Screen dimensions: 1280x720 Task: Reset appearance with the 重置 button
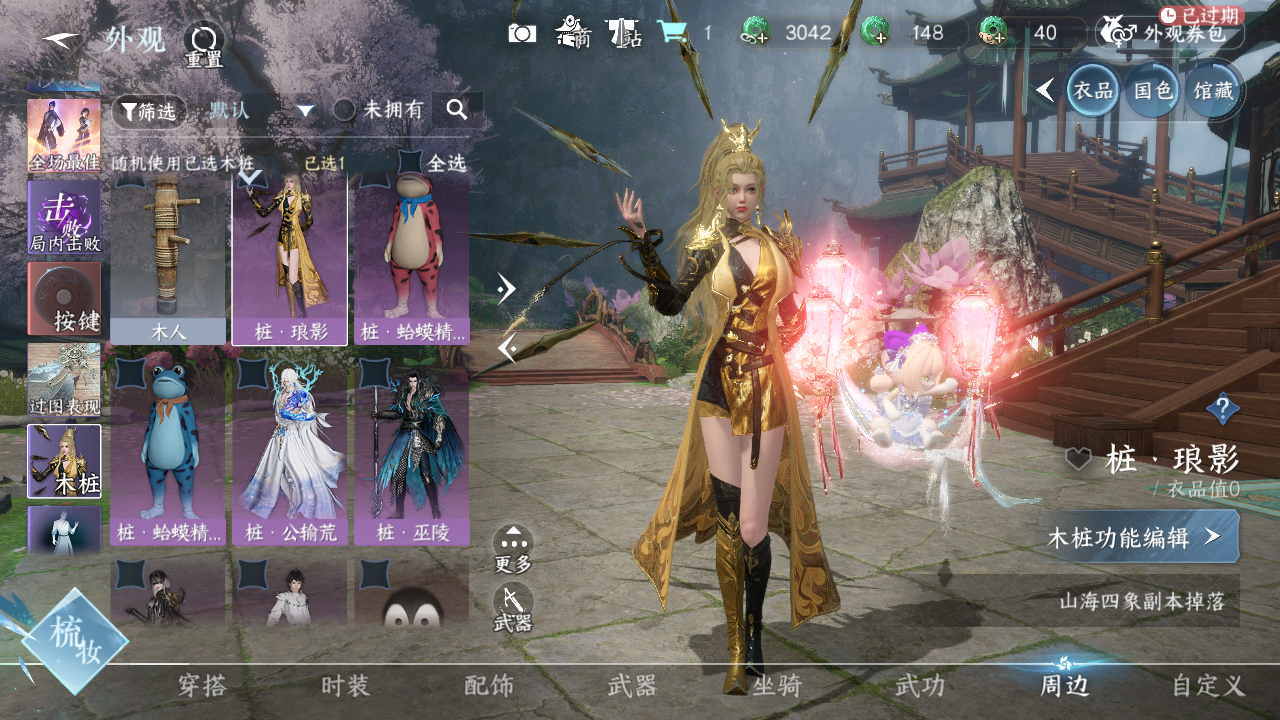204,44
